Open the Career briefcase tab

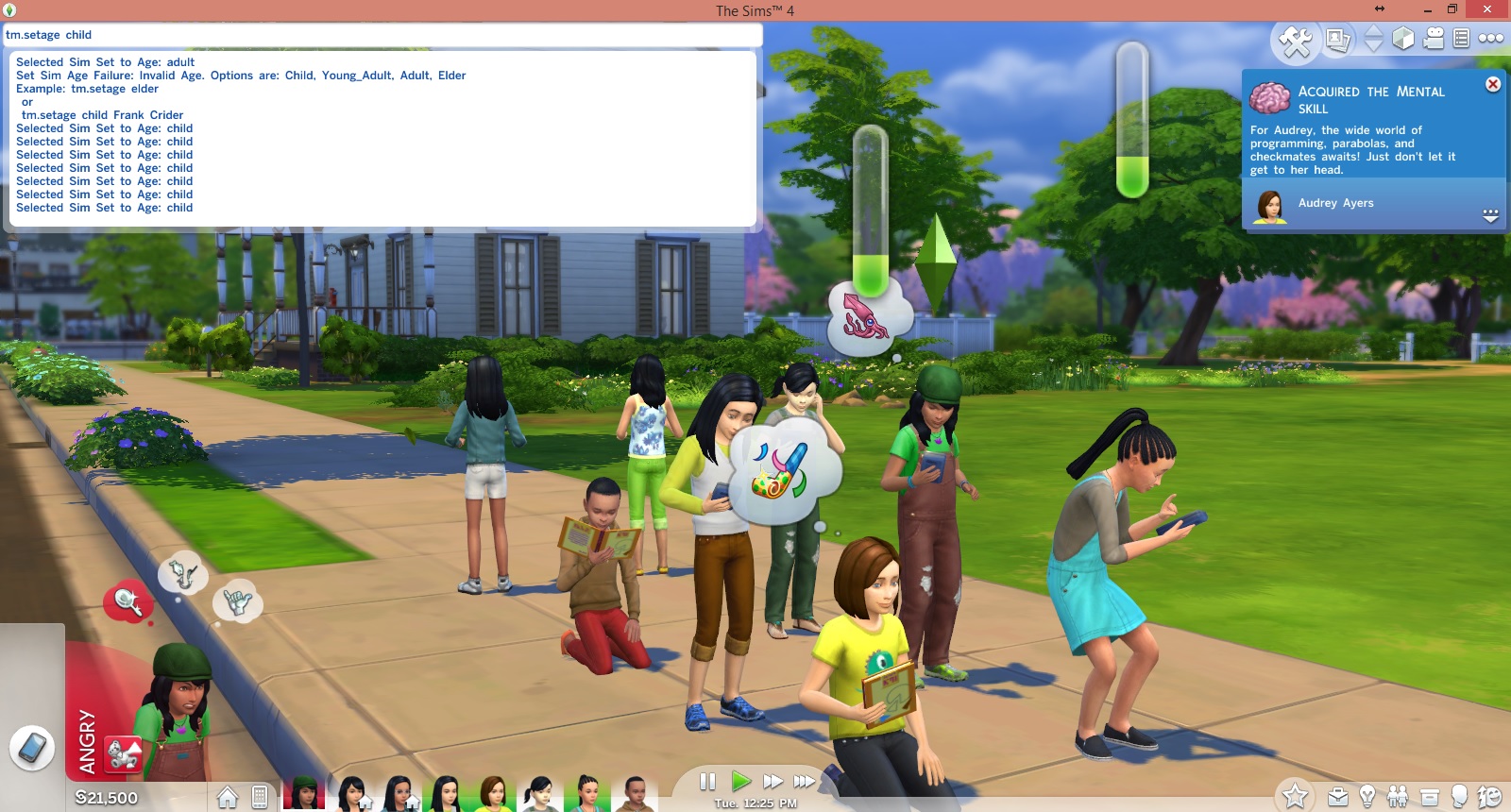pos(1338,795)
